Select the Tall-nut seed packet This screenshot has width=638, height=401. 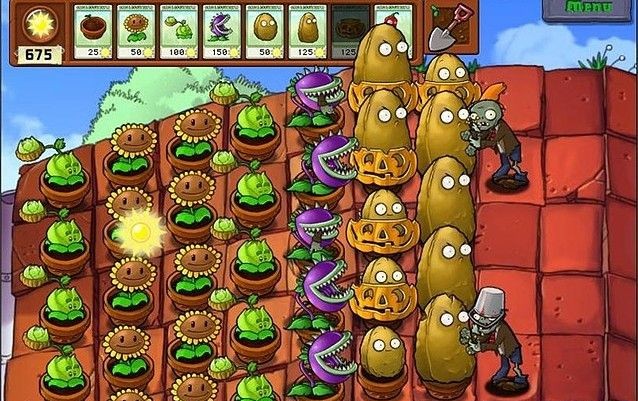[x=307, y=31]
